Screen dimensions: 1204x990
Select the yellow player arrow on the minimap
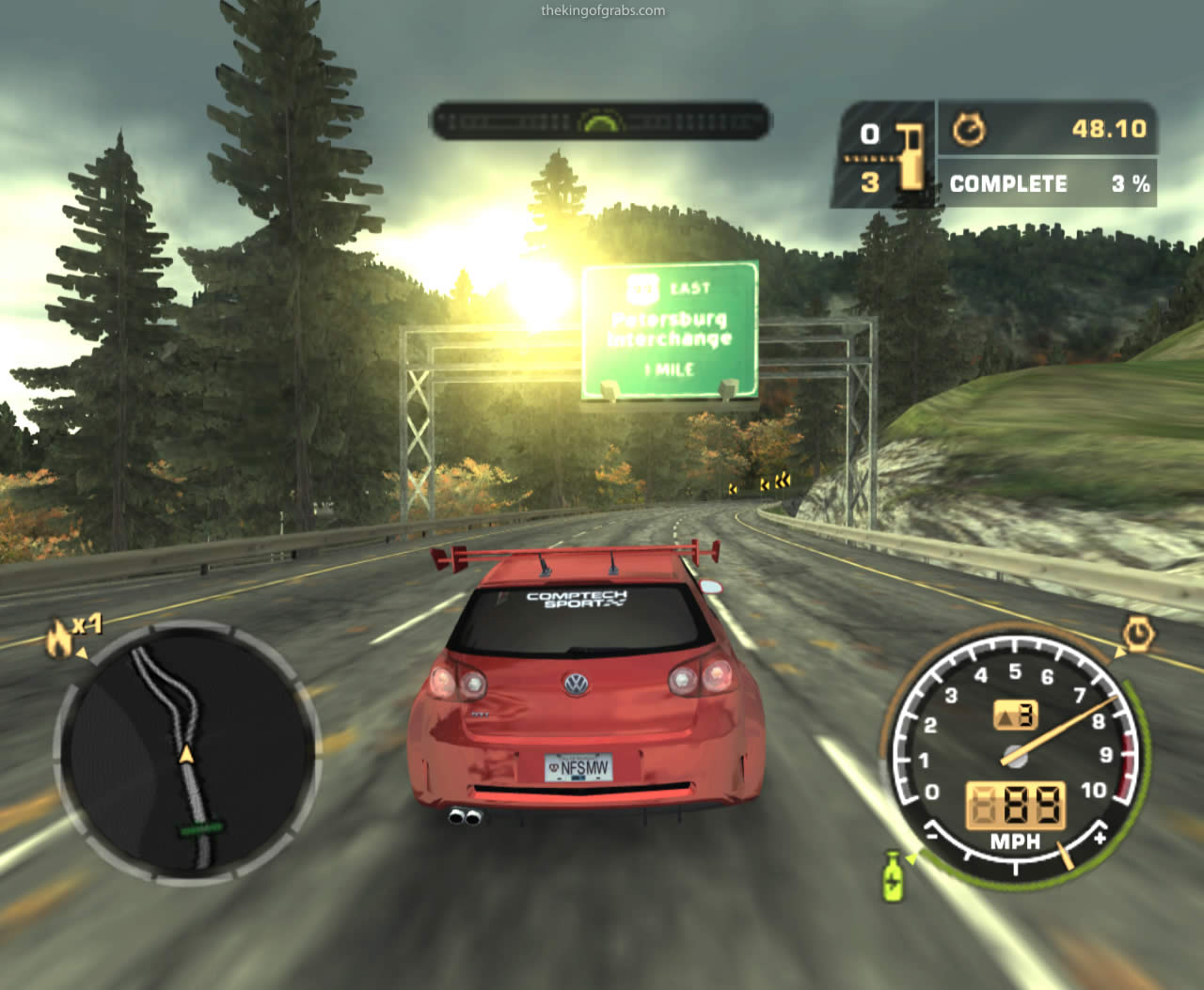click(186, 754)
